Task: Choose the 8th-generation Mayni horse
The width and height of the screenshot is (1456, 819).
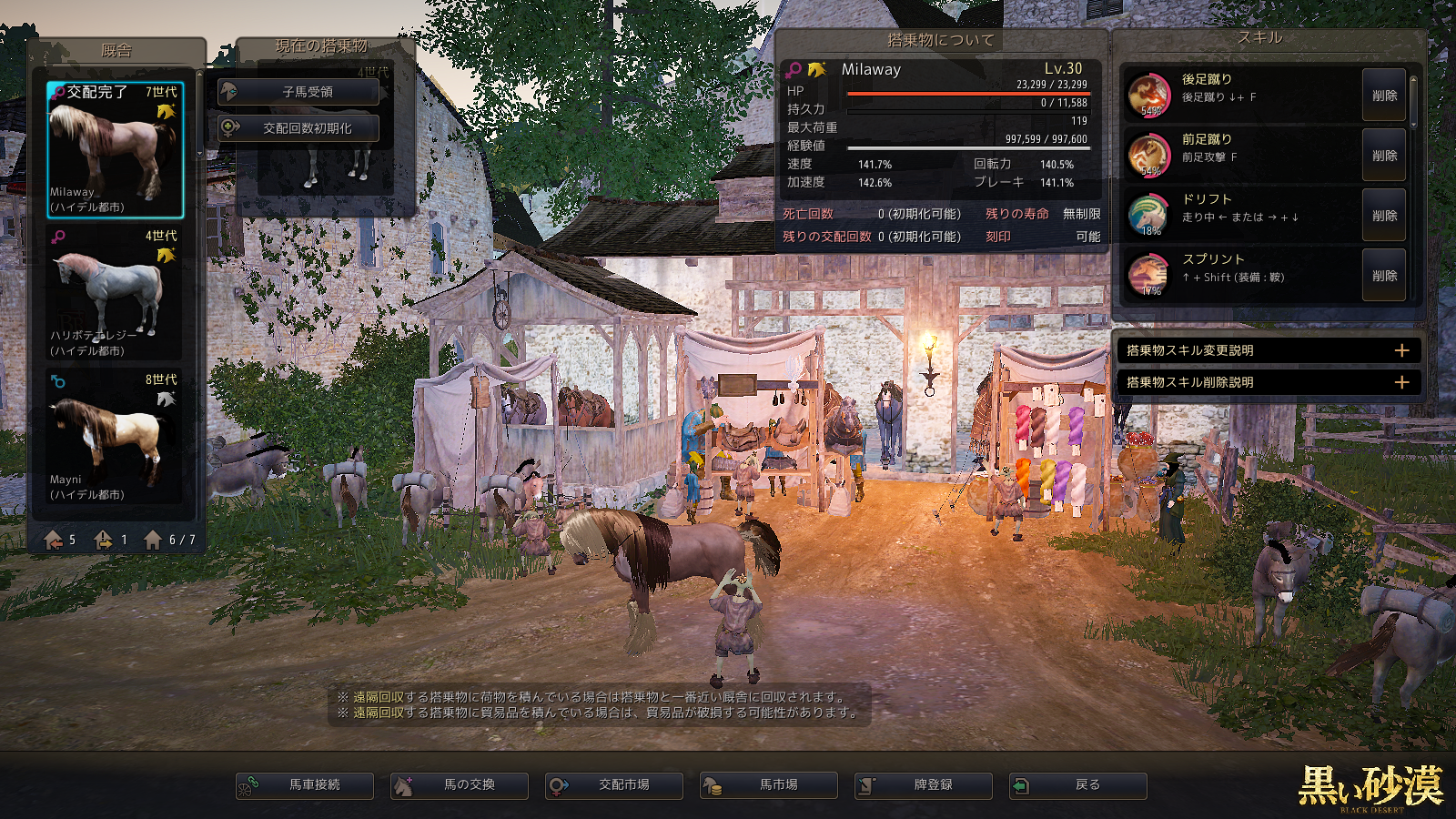Action: pos(115,437)
